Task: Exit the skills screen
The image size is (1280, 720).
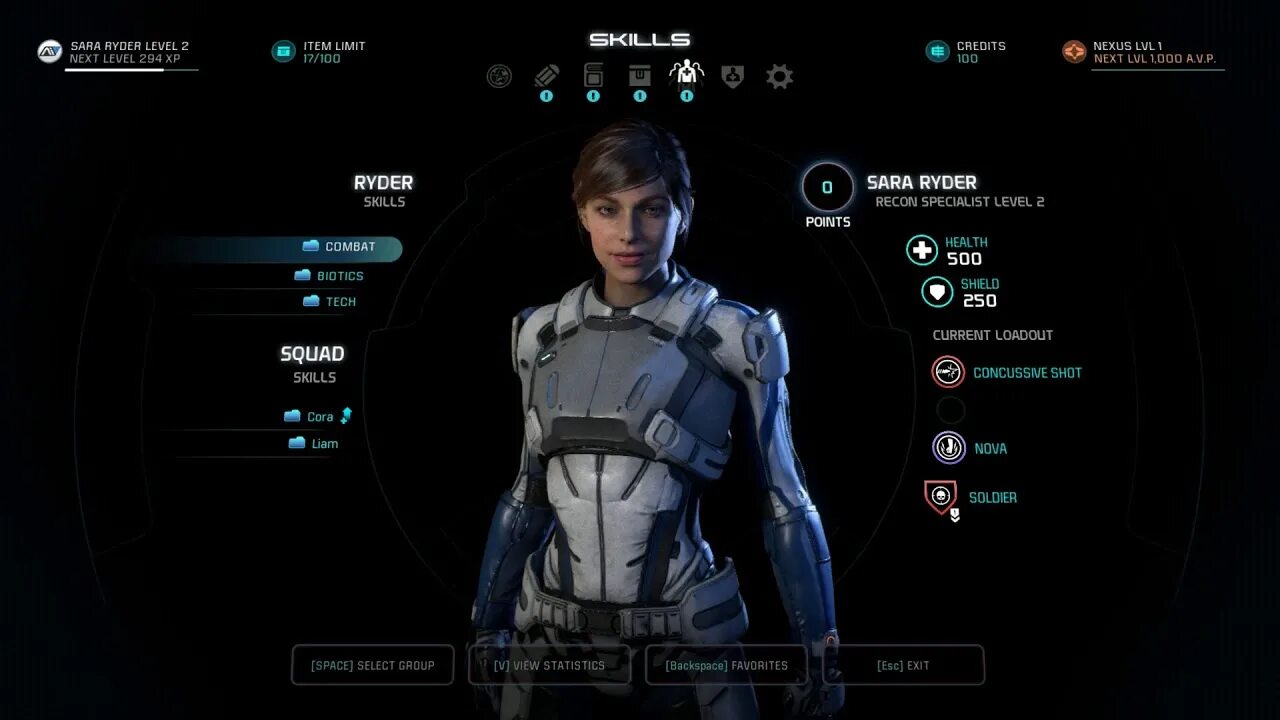Action: [903, 665]
